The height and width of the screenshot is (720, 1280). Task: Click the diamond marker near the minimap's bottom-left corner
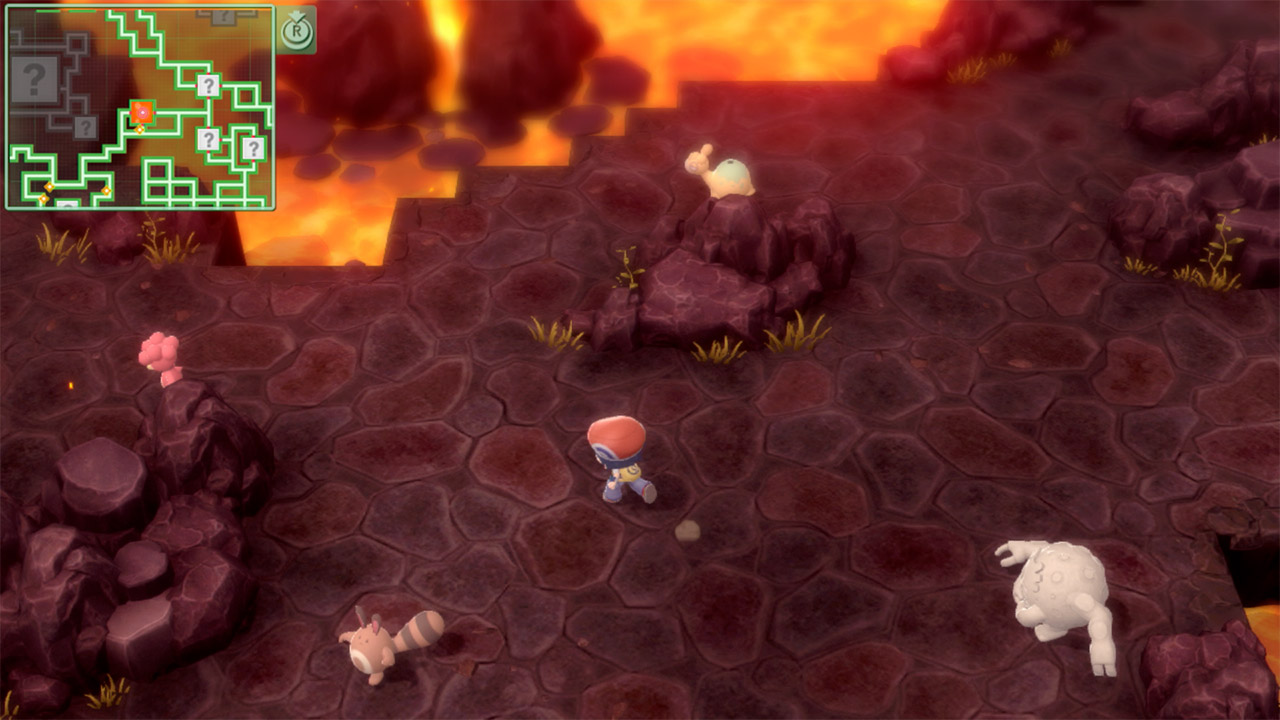point(45,199)
